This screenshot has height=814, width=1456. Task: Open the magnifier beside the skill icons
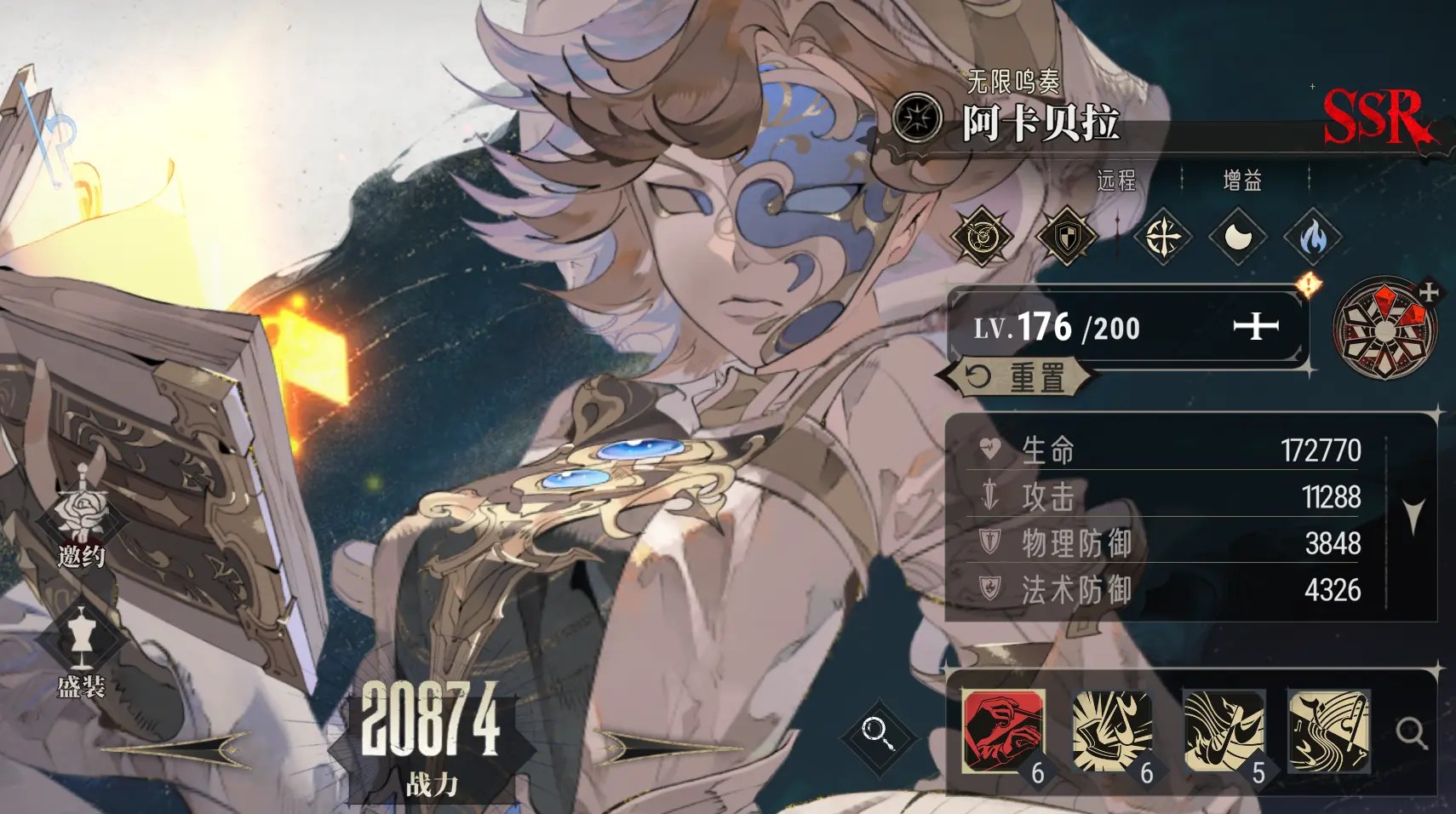[1411, 732]
